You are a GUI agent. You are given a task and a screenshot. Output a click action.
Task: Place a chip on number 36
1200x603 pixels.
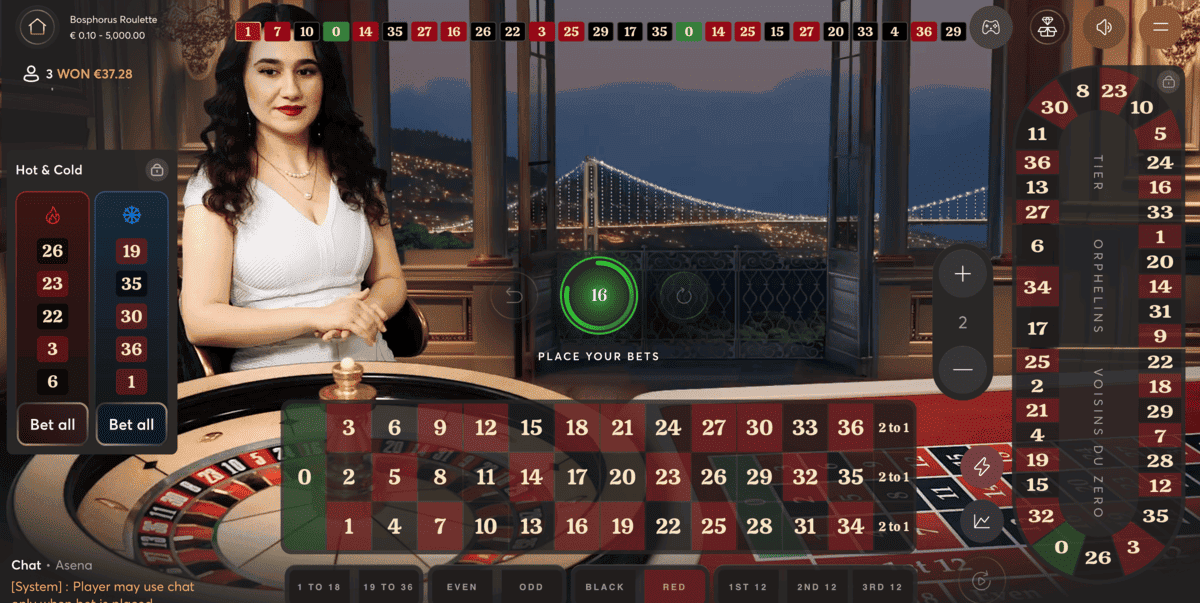click(x=850, y=428)
